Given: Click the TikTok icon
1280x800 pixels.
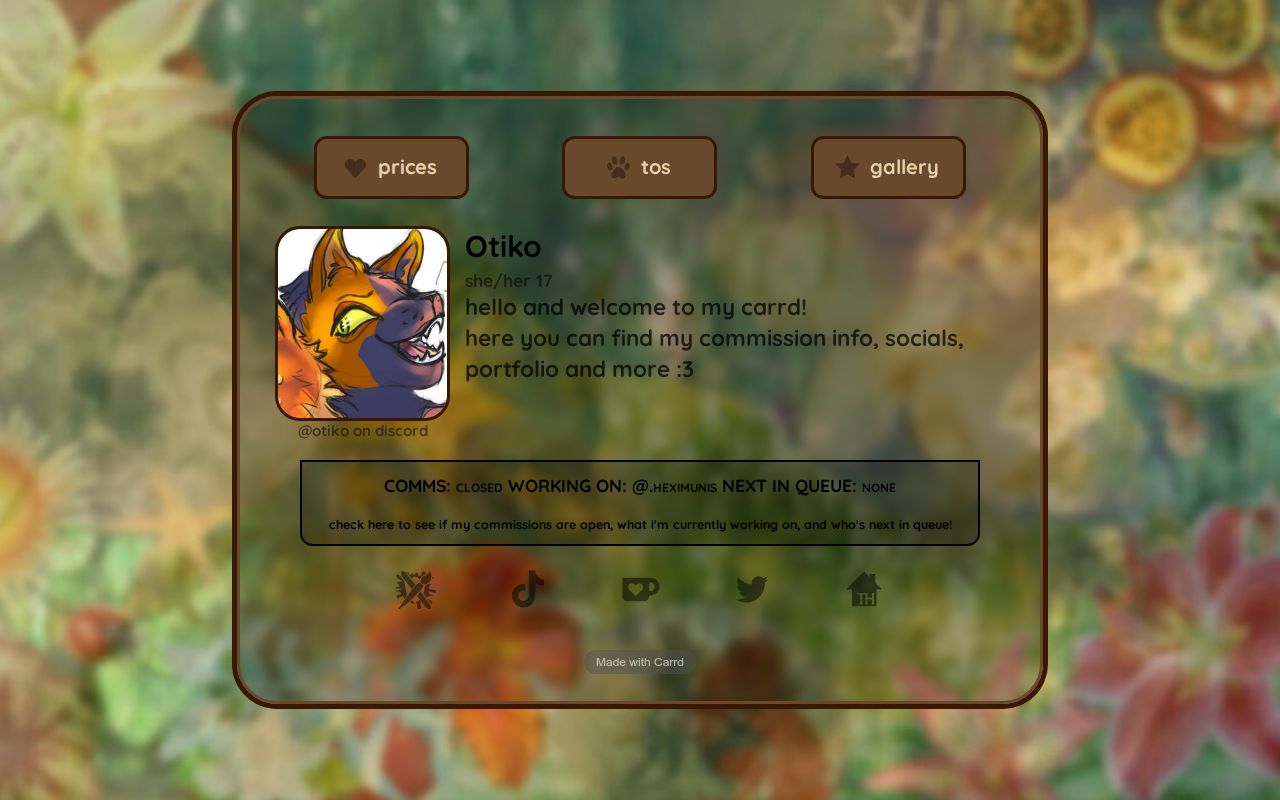Looking at the screenshot, I should pos(527,590).
